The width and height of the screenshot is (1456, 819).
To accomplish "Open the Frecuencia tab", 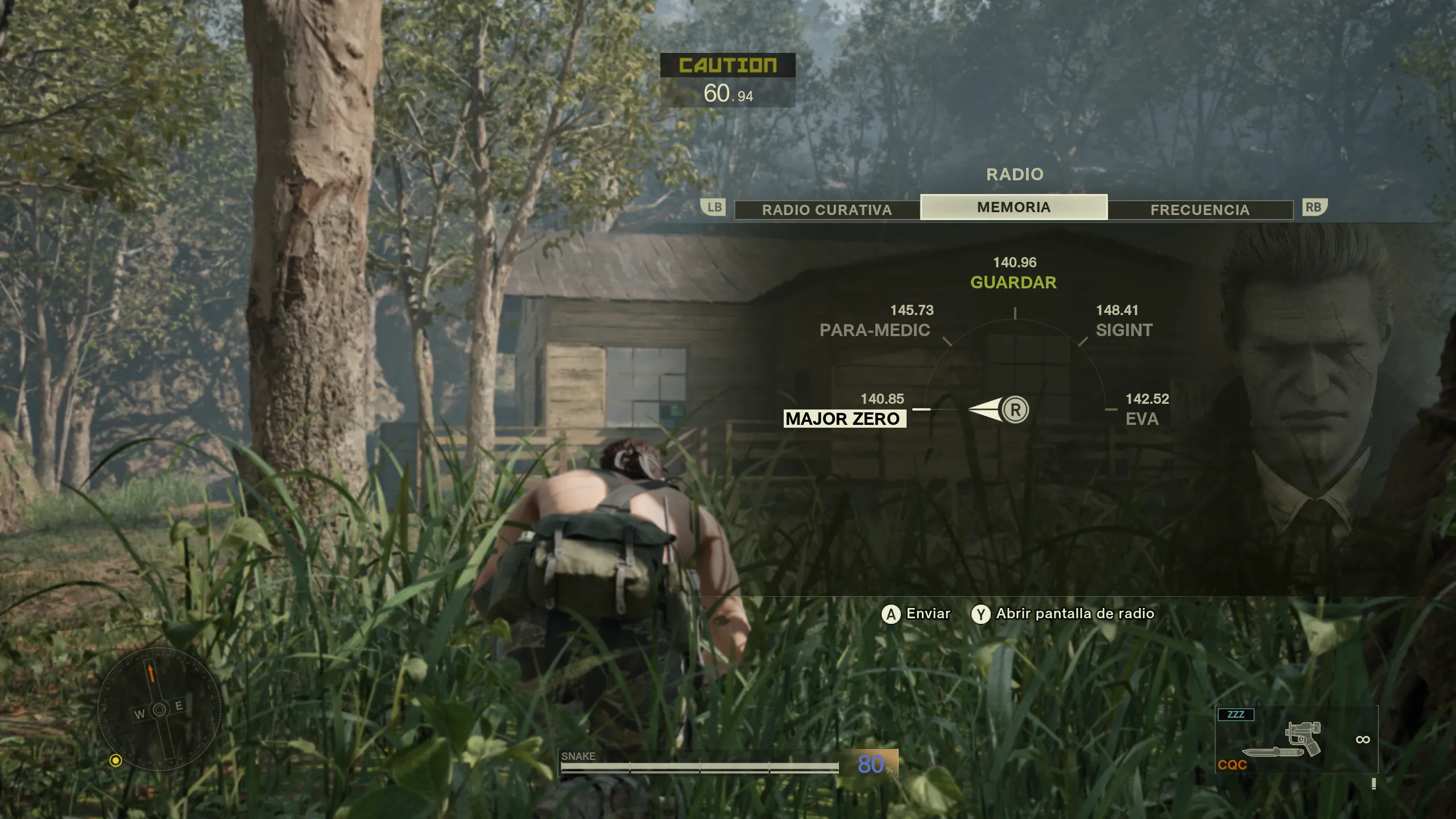I will 1200,210.
